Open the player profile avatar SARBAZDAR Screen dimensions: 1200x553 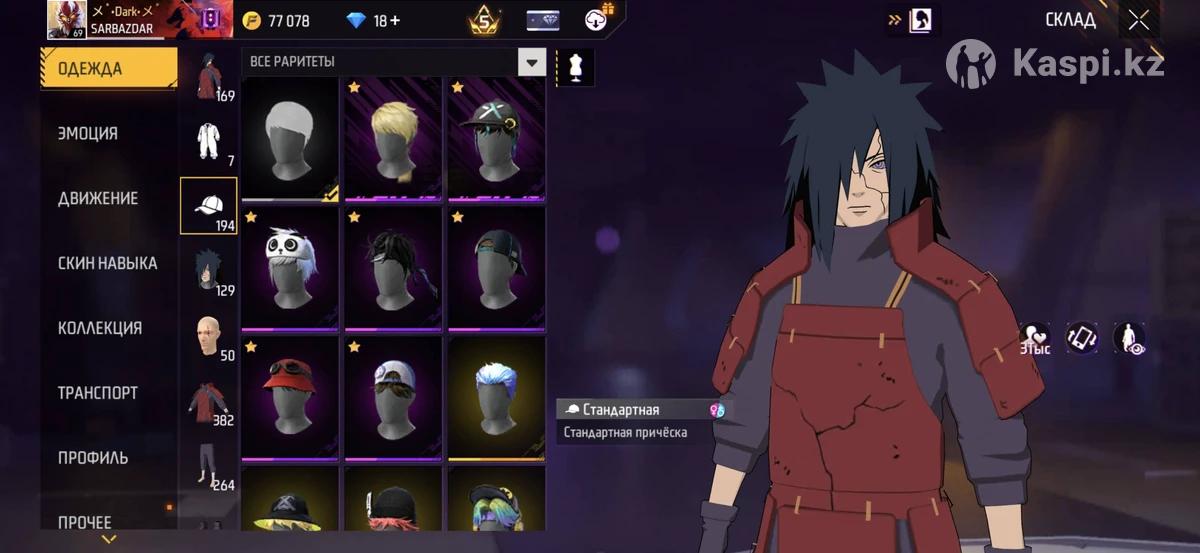65,20
